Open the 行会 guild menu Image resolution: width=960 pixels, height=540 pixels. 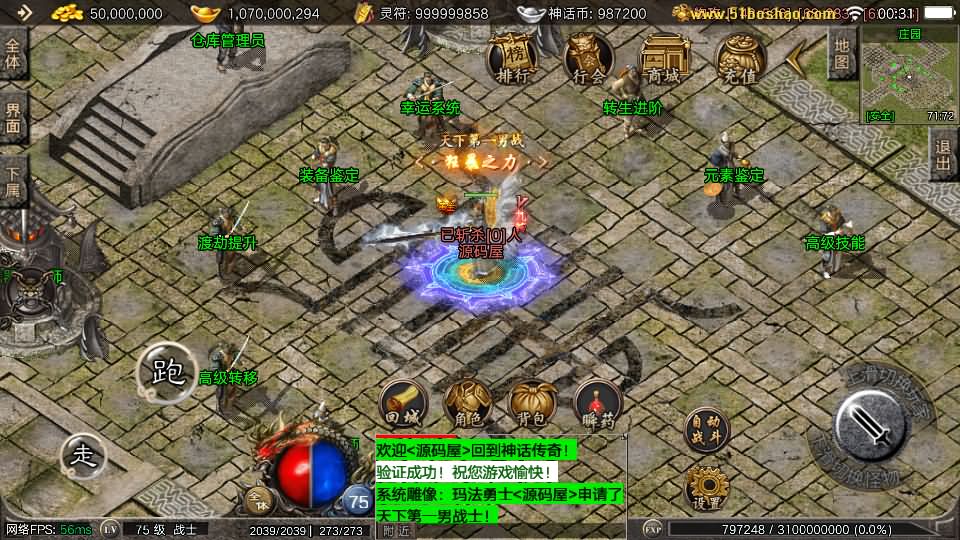click(587, 59)
